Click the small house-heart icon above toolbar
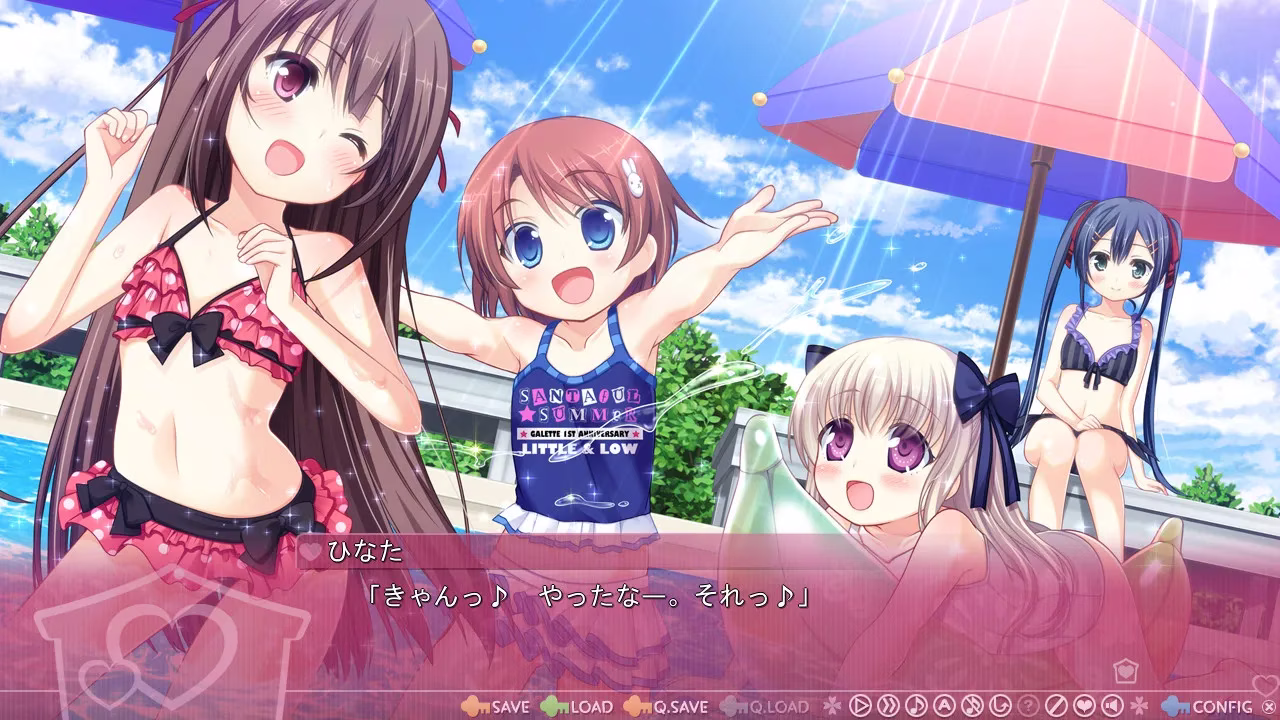 coord(1124,669)
